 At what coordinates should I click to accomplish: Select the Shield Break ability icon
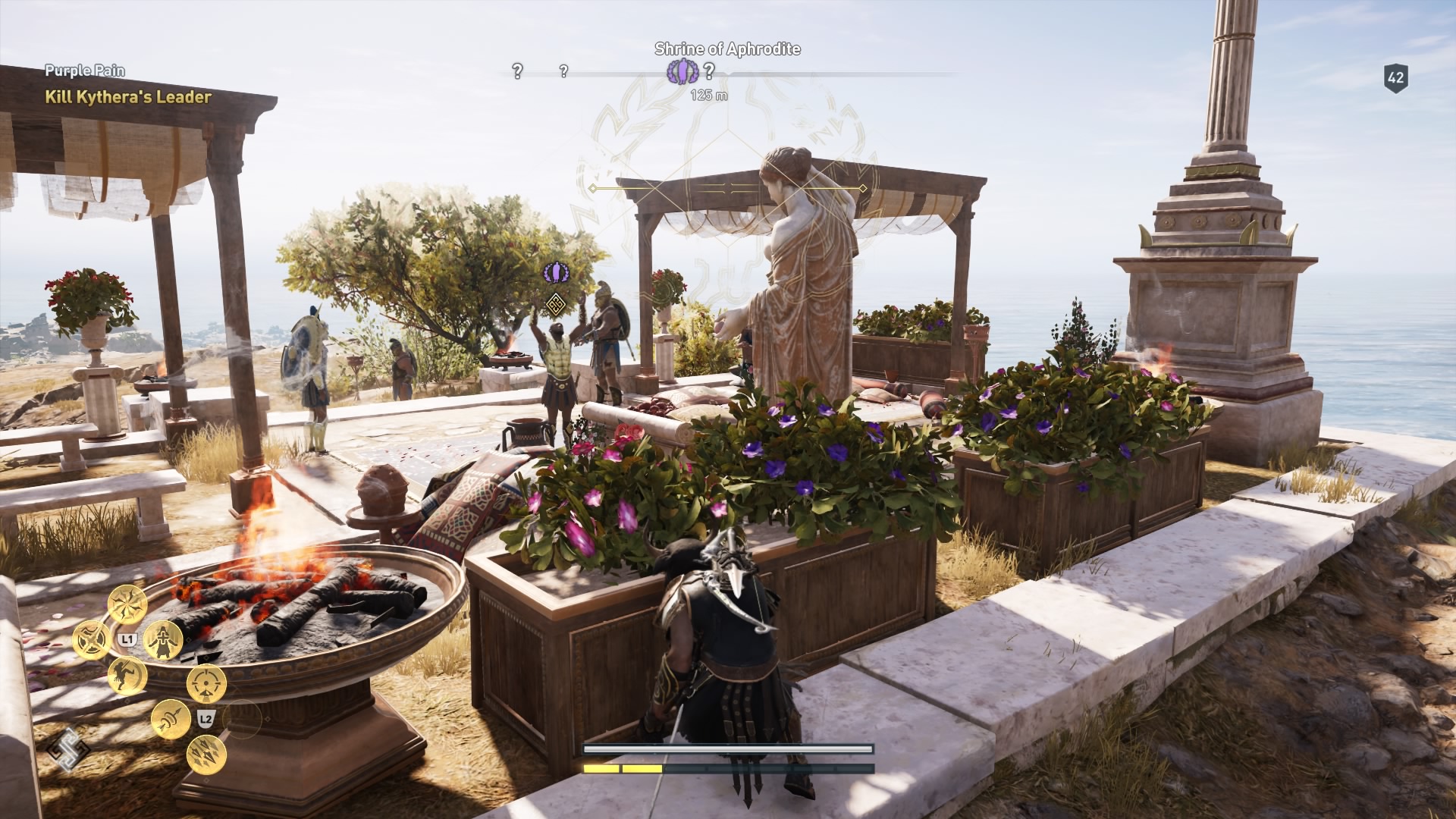90,639
